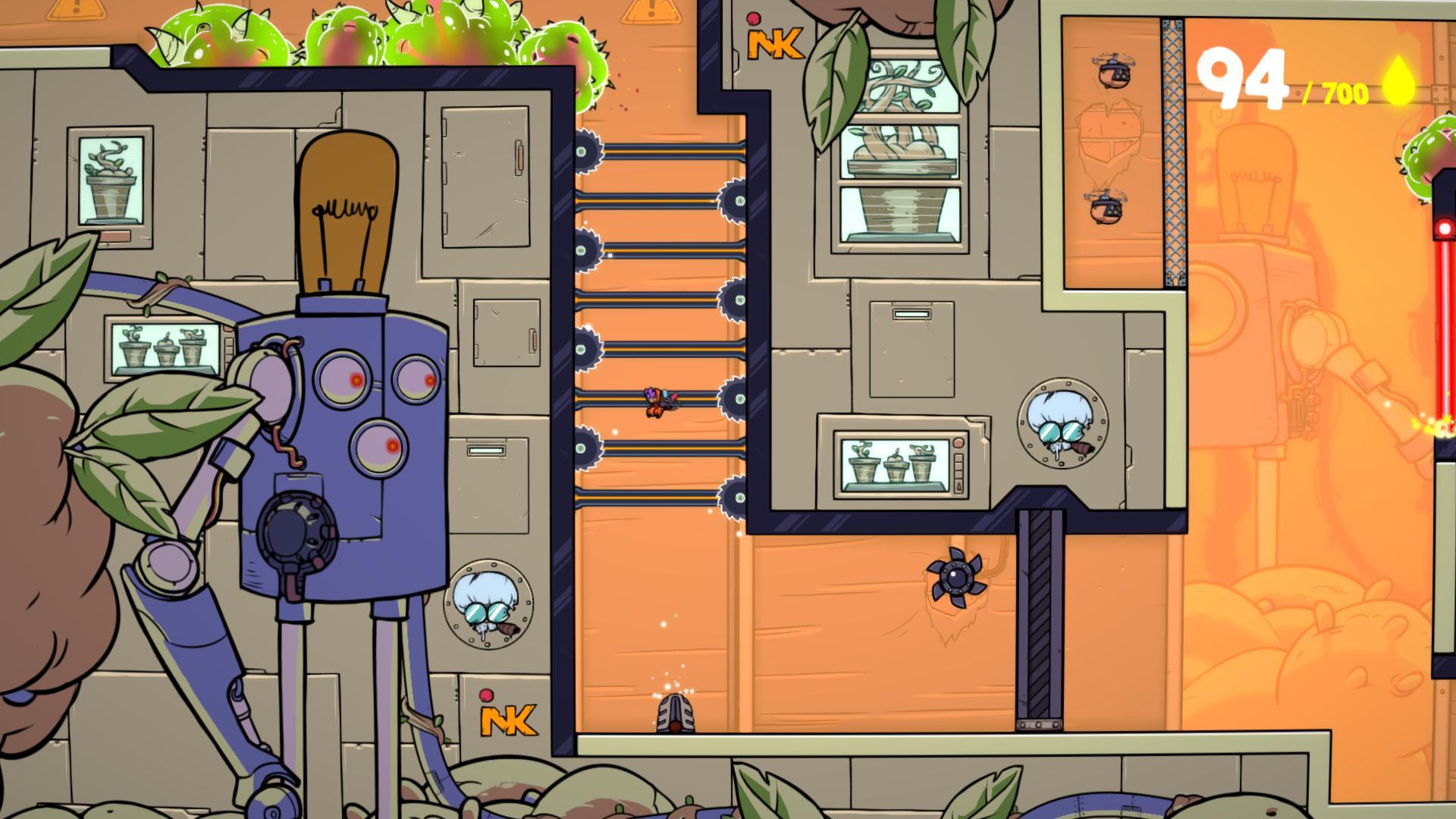Click the yellow droplet icon beside the counter
This screenshot has height=819, width=1456.
(x=1399, y=80)
